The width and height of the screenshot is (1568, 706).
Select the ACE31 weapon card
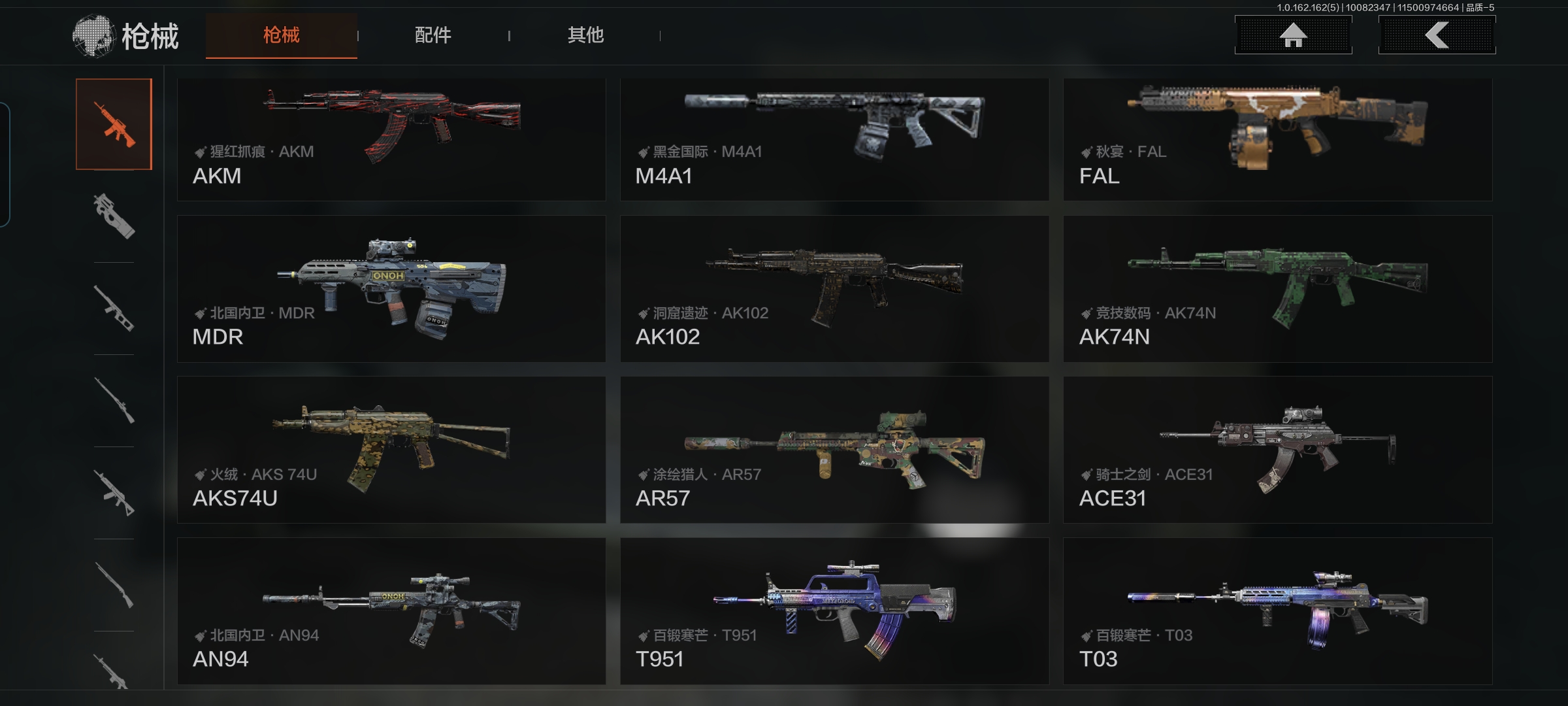pyautogui.click(x=1277, y=450)
